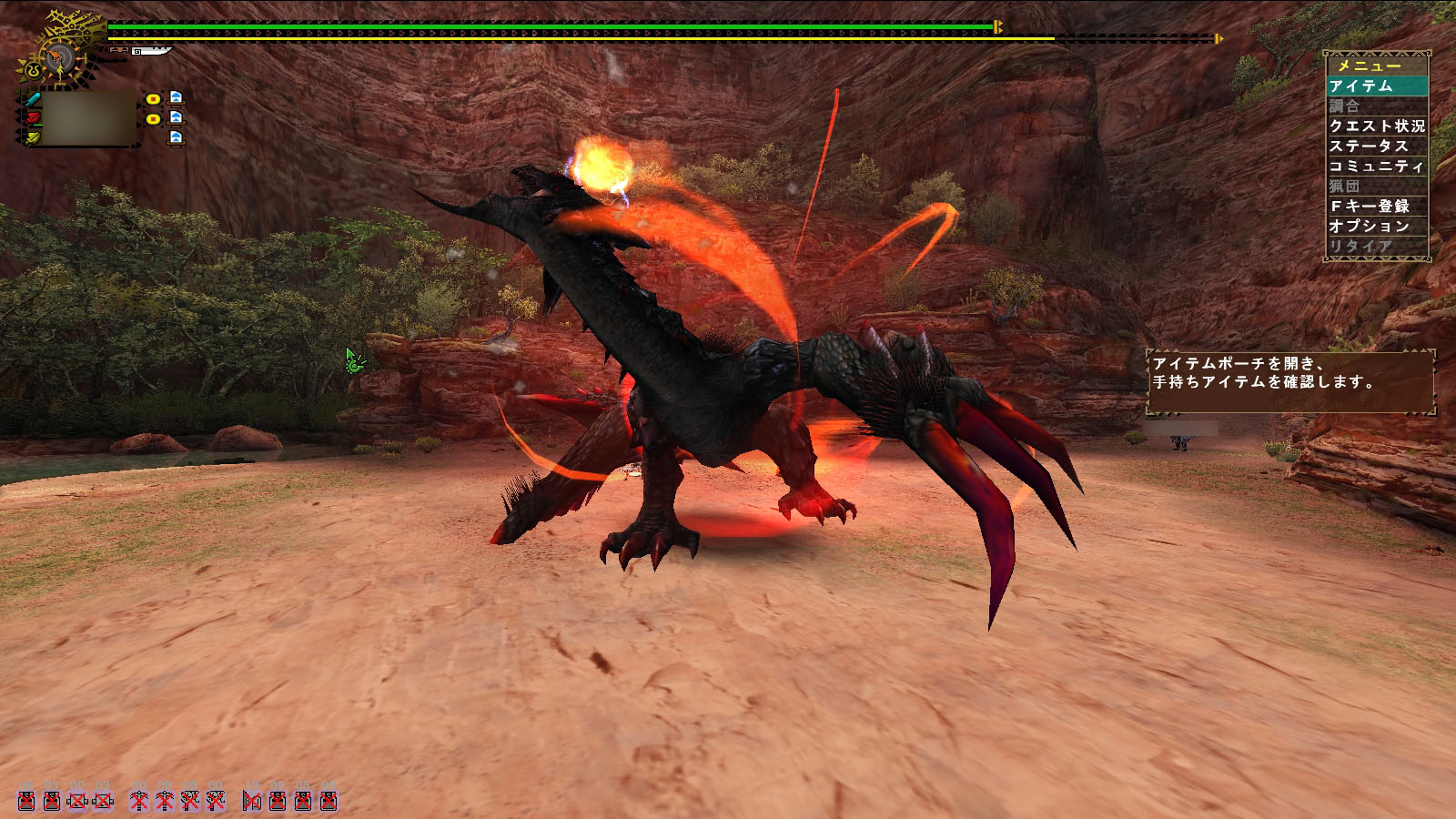Show クエスト状況 quest status
Image resolution: width=1456 pixels, height=819 pixels.
1376,126
